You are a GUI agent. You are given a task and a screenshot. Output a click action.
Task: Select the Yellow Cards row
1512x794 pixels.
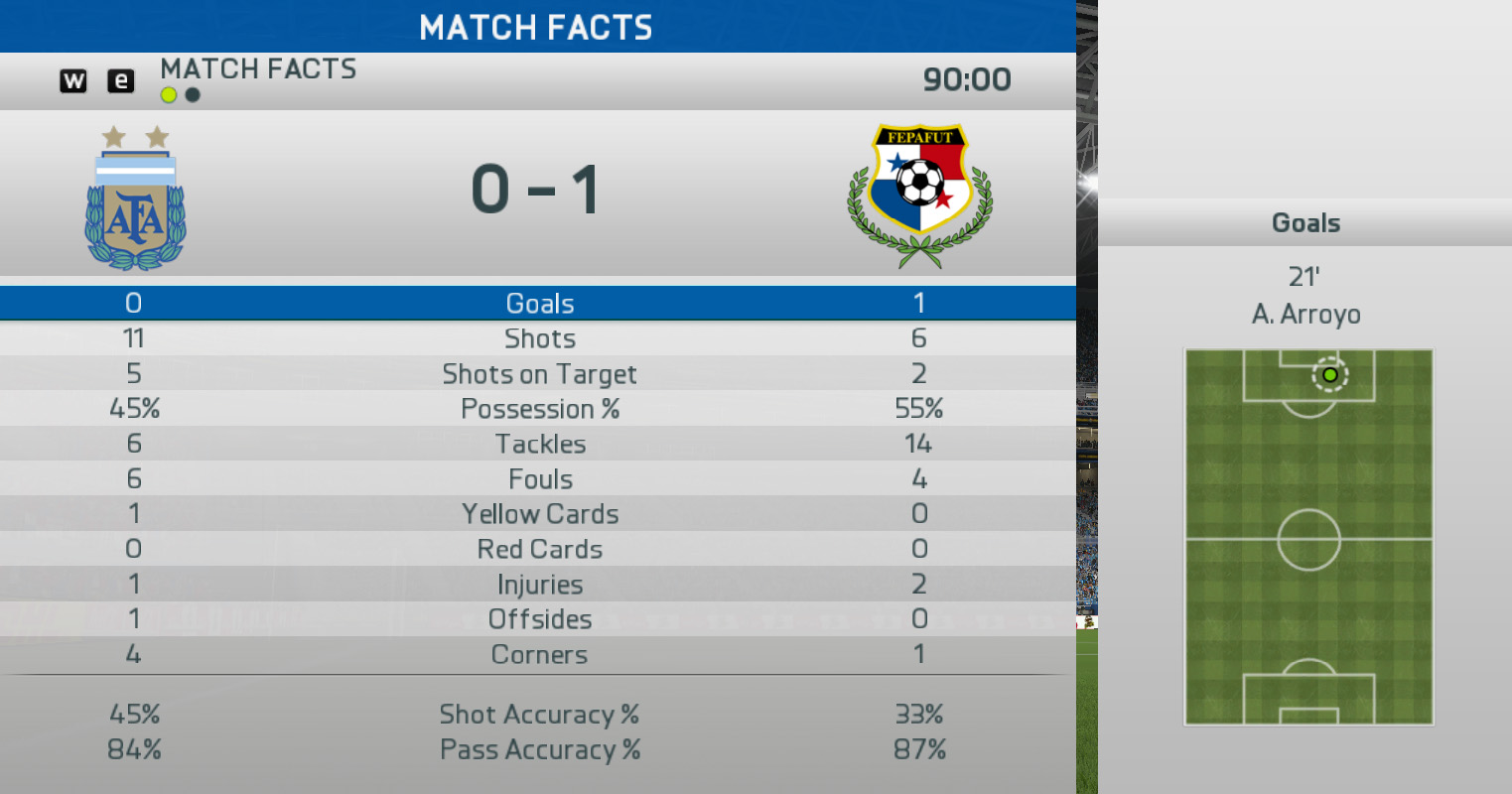coord(539,514)
